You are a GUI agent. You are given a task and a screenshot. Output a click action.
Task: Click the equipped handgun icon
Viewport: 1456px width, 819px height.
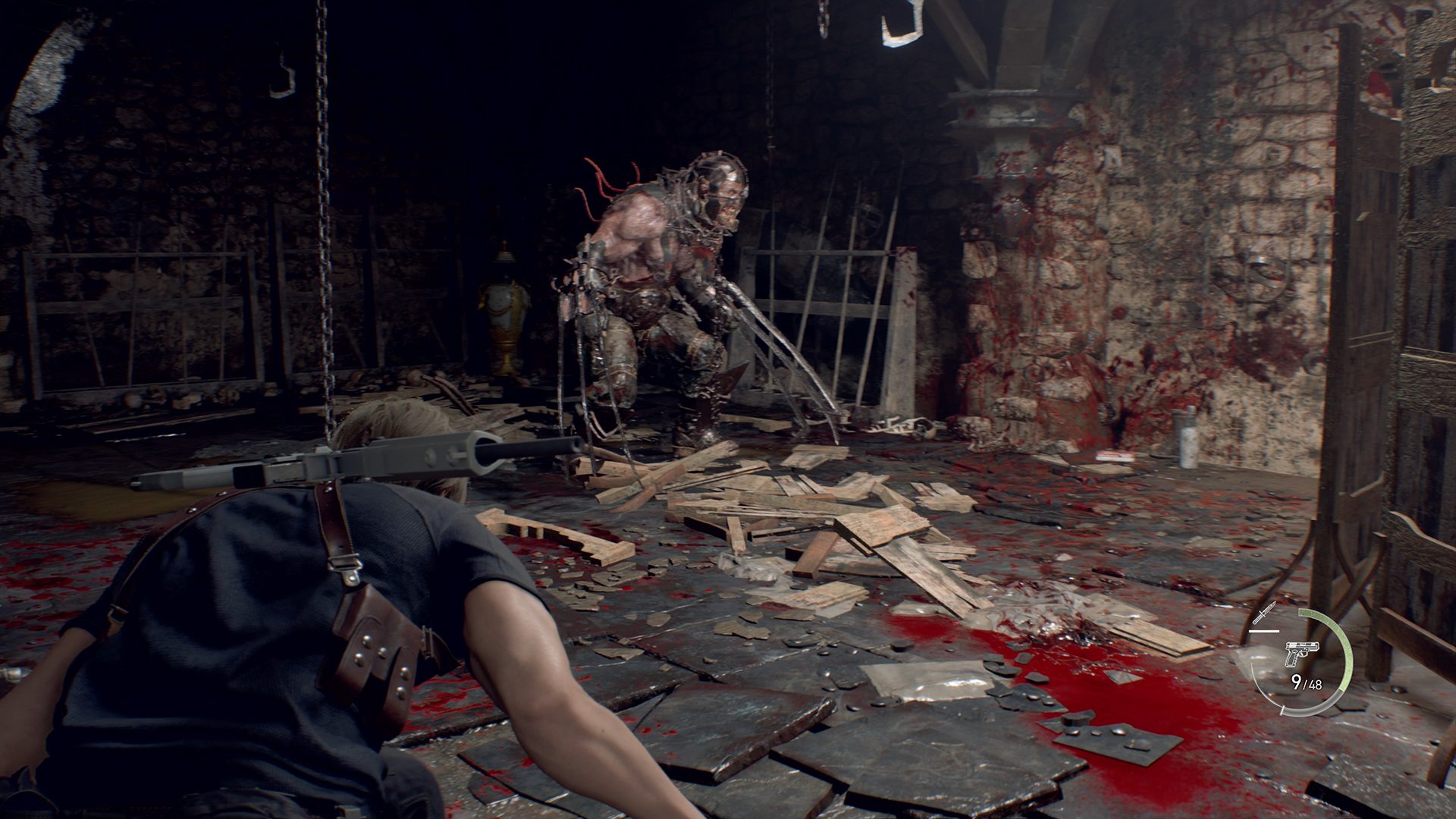[x=1301, y=654]
